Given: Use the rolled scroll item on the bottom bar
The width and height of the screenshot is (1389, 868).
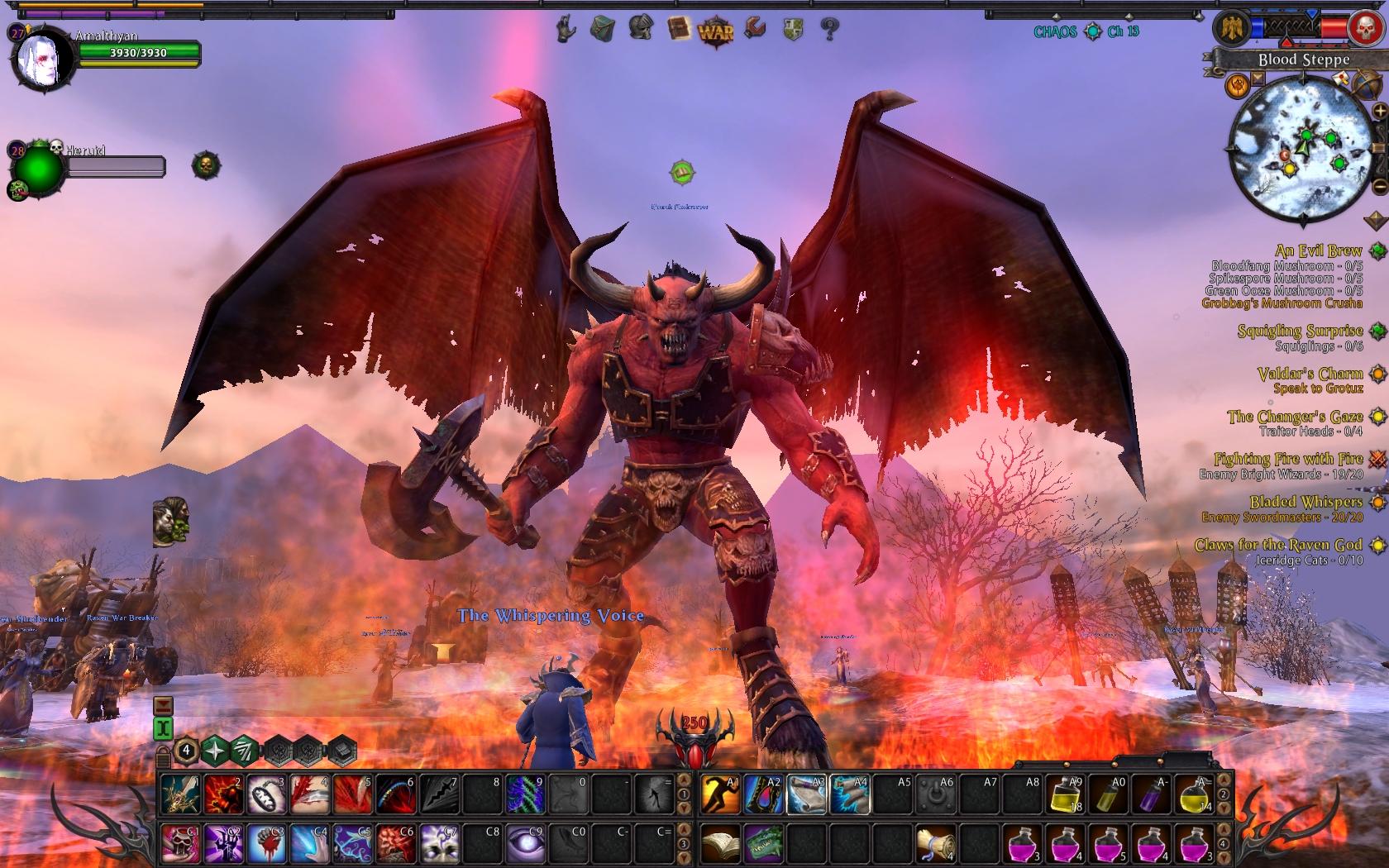Looking at the screenshot, I should click(x=936, y=844).
